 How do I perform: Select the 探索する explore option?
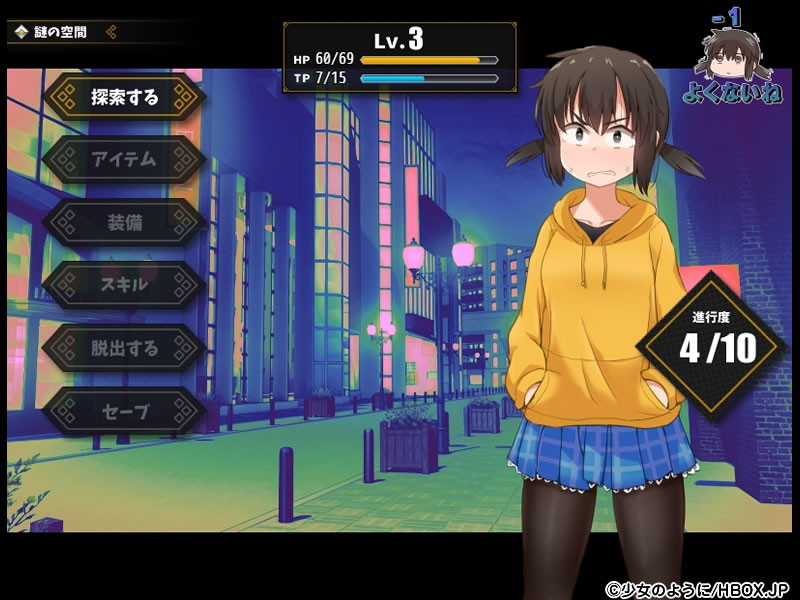click(x=124, y=97)
